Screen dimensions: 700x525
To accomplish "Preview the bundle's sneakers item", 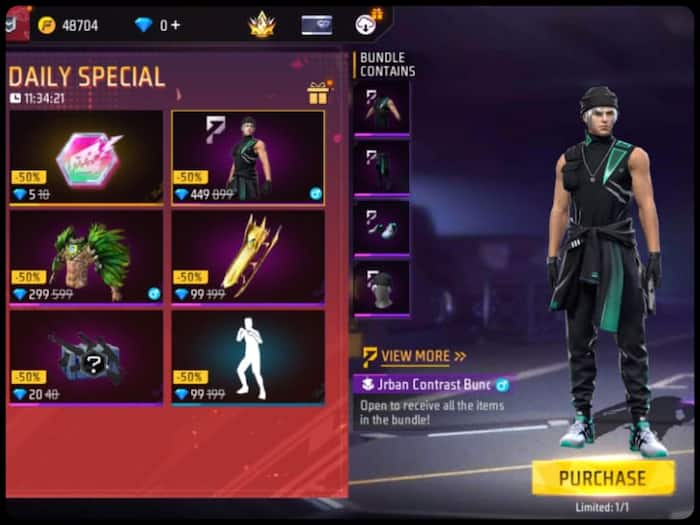I will [x=381, y=227].
